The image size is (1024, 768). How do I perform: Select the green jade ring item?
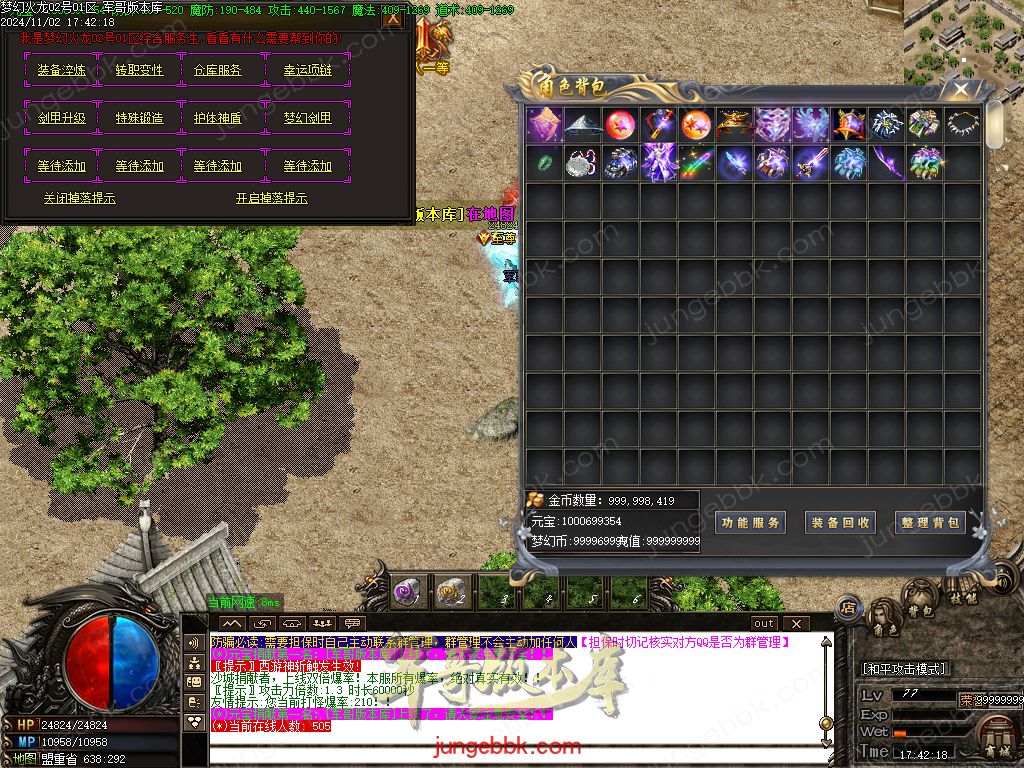[x=543, y=163]
